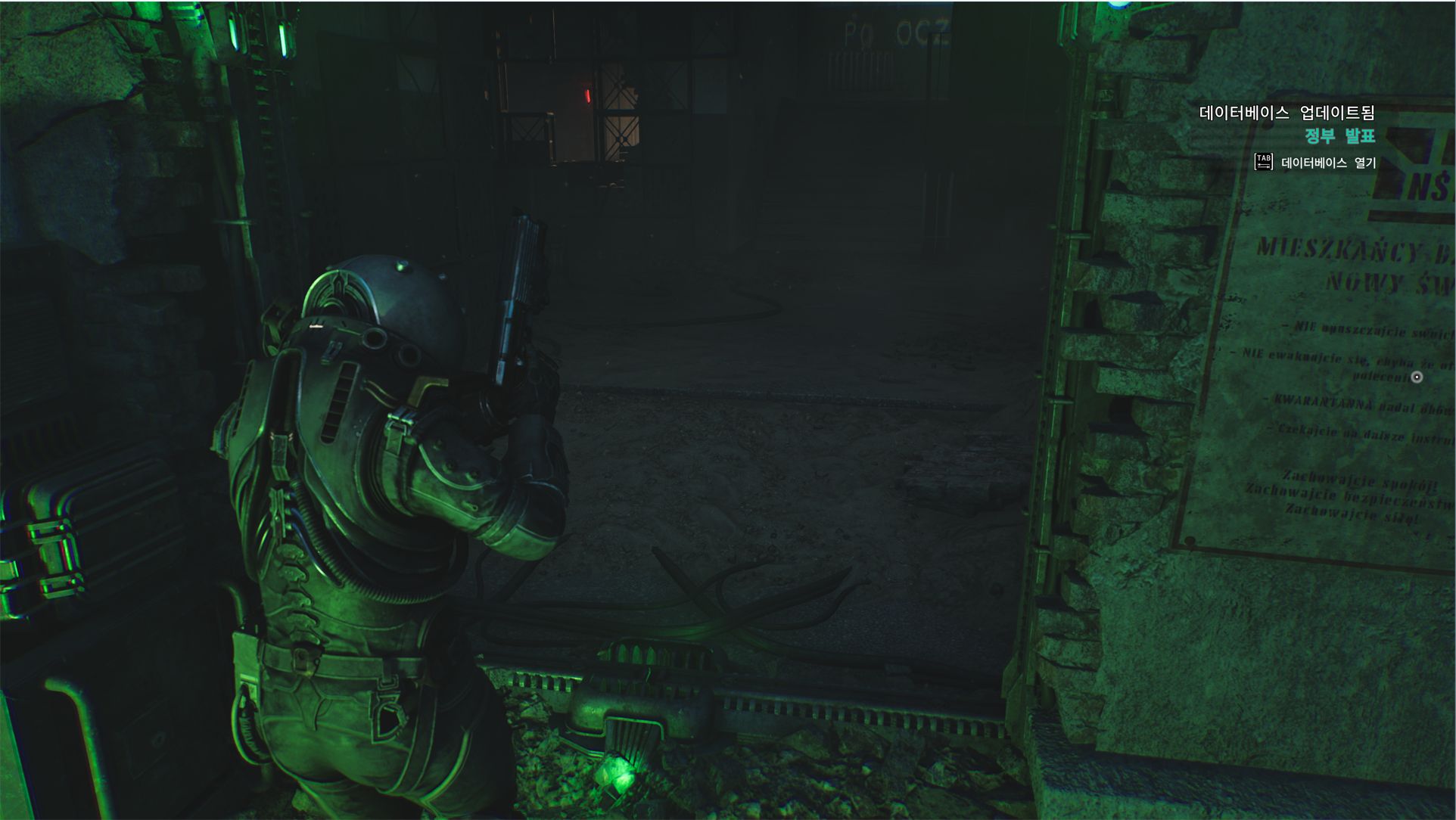This screenshot has width=1456, height=820.
Task: Select the 정부 발표 database update notification
Action: point(1339,136)
